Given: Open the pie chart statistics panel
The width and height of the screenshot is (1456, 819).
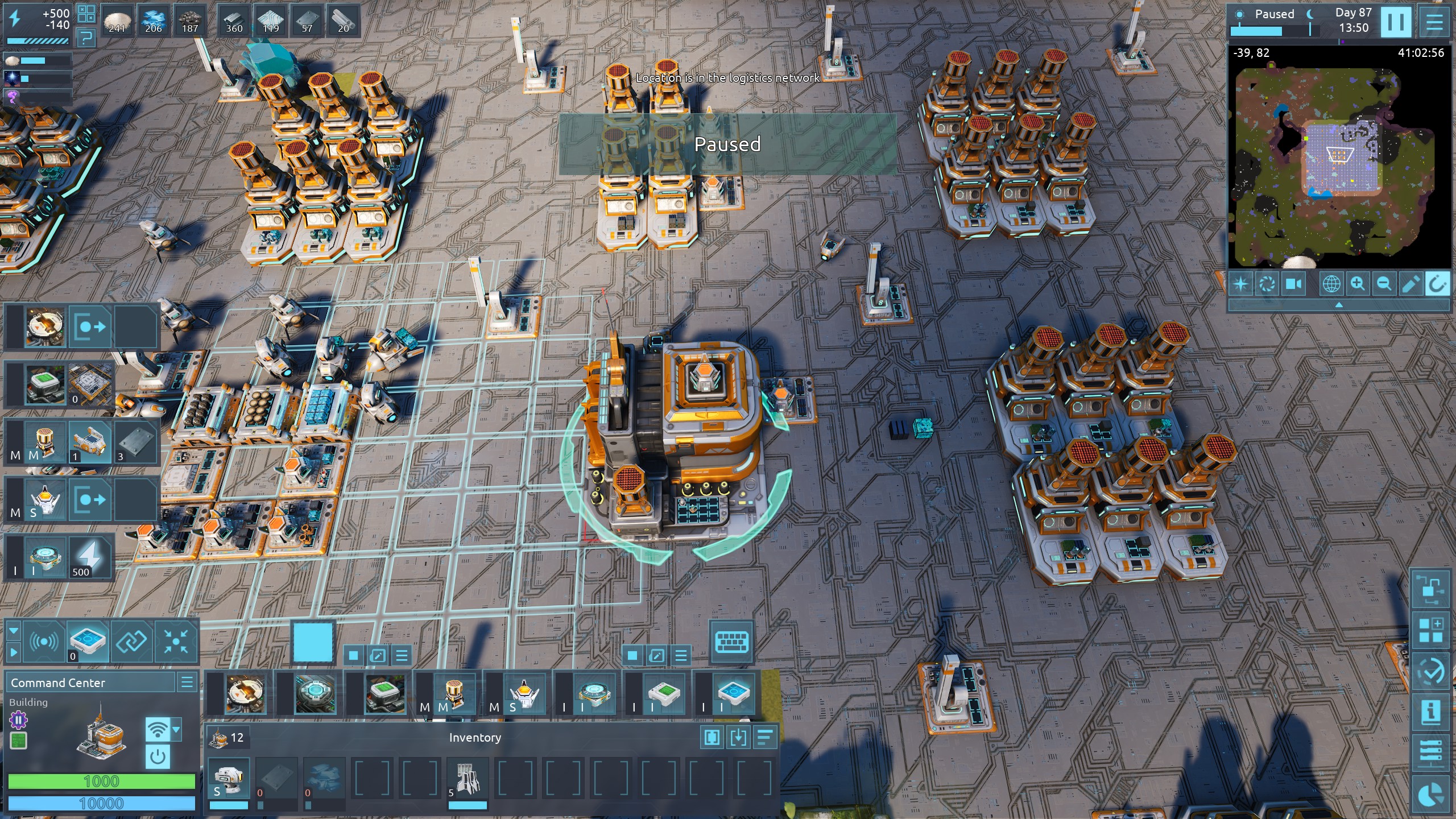Looking at the screenshot, I should click(1430, 795).
